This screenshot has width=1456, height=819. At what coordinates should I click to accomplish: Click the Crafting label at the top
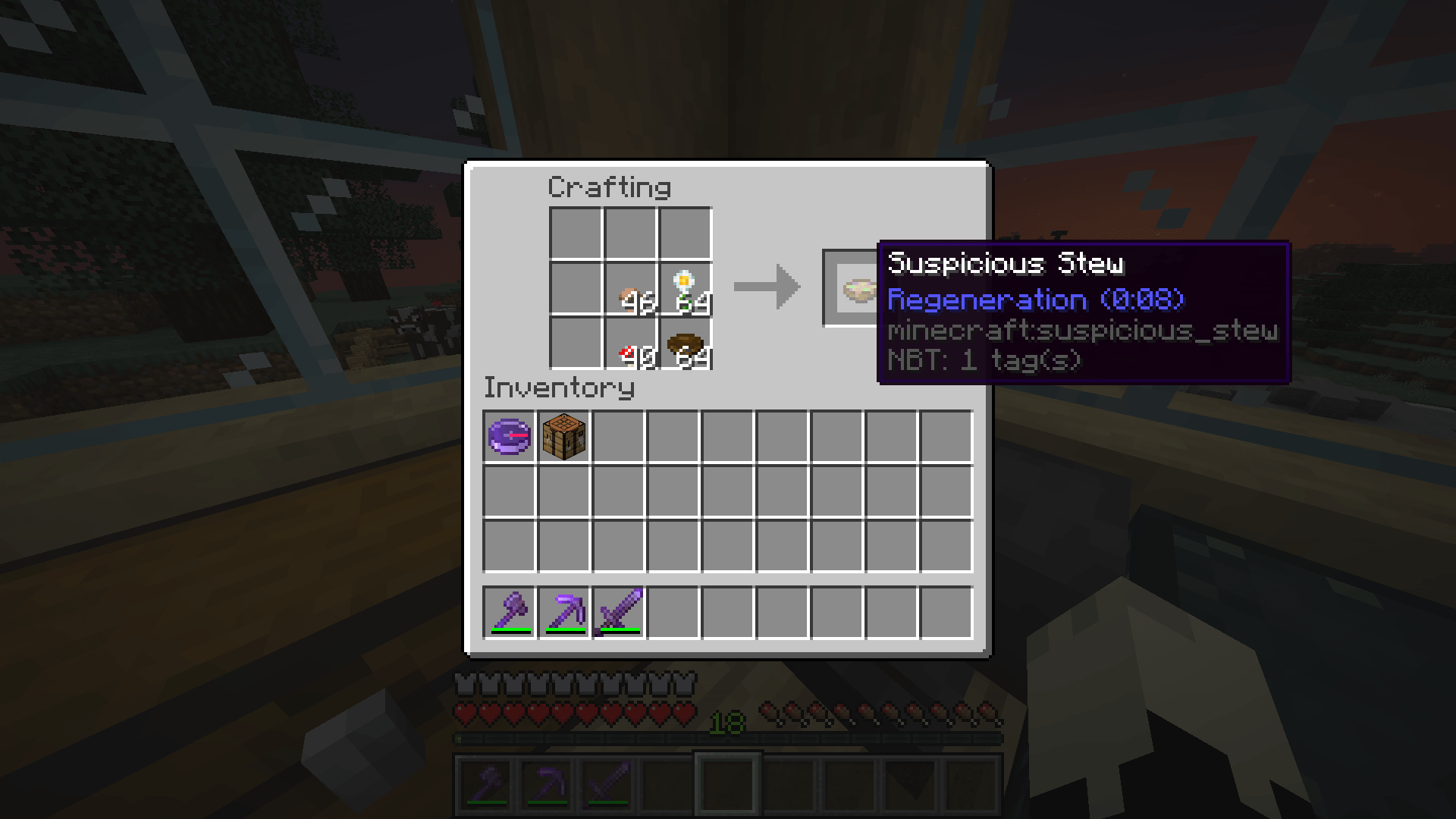(x=609, y=187)
